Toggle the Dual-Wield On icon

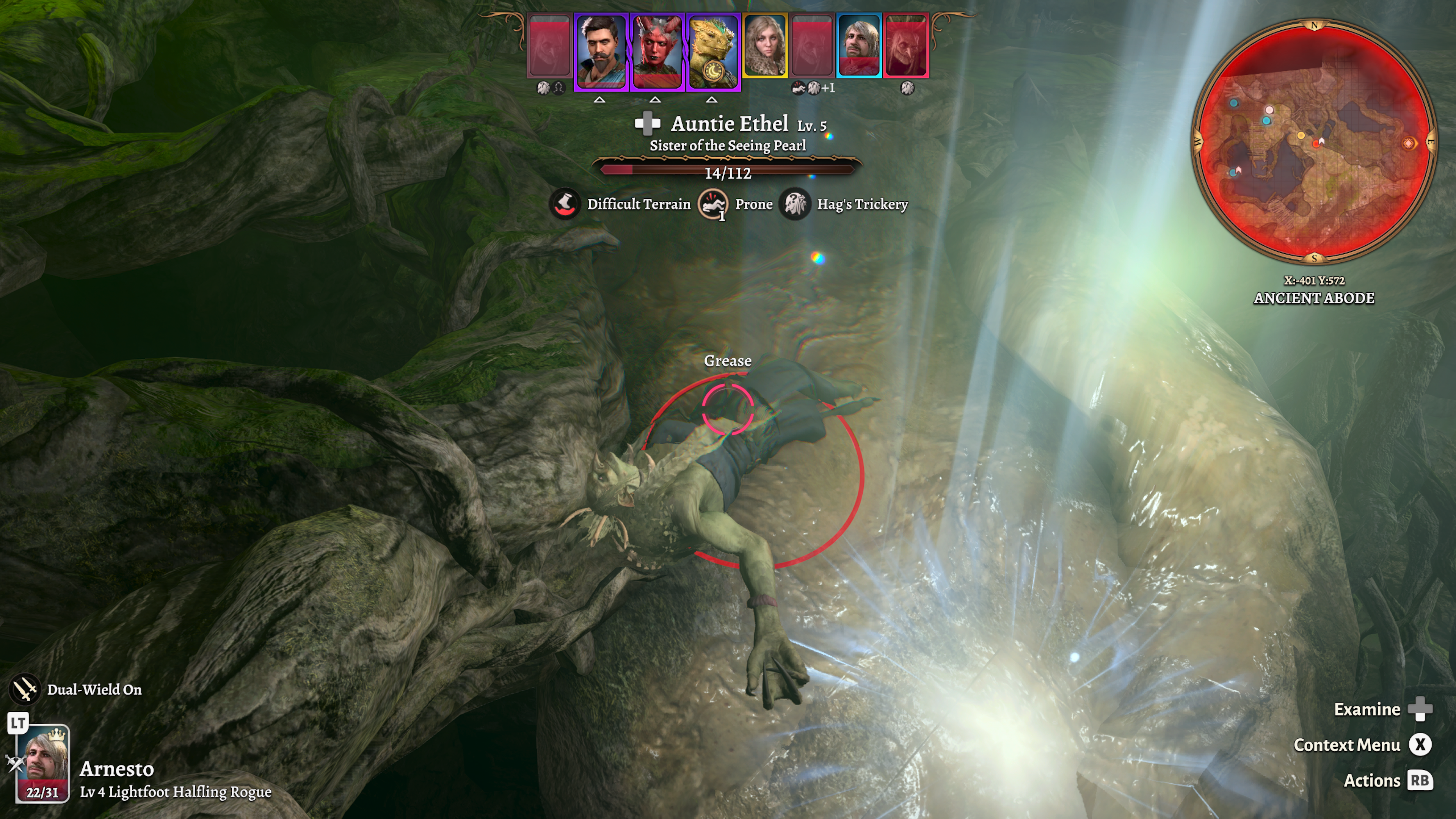click(25, 689)
